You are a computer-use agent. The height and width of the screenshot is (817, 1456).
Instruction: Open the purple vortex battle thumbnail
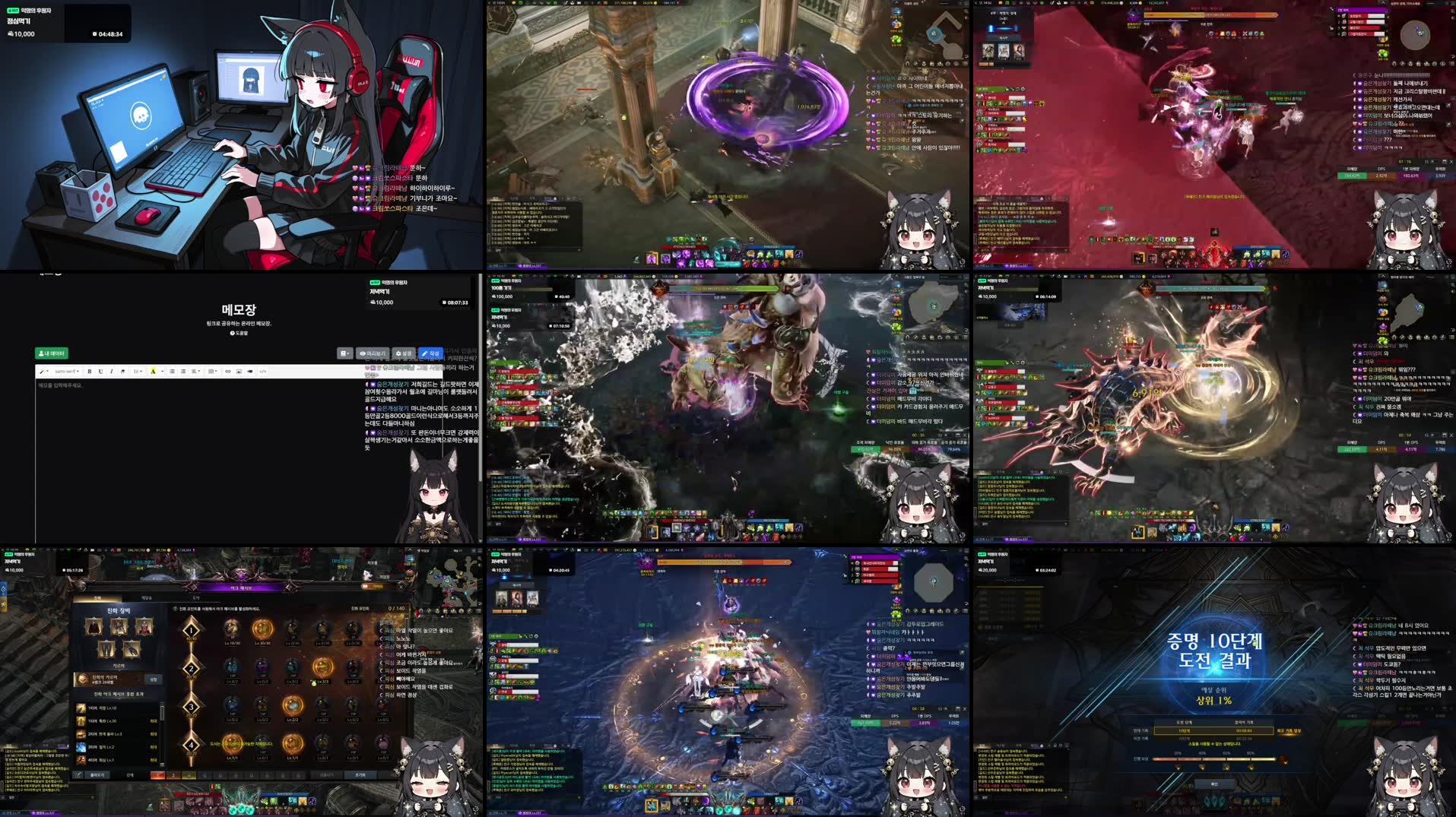[728, 135]
